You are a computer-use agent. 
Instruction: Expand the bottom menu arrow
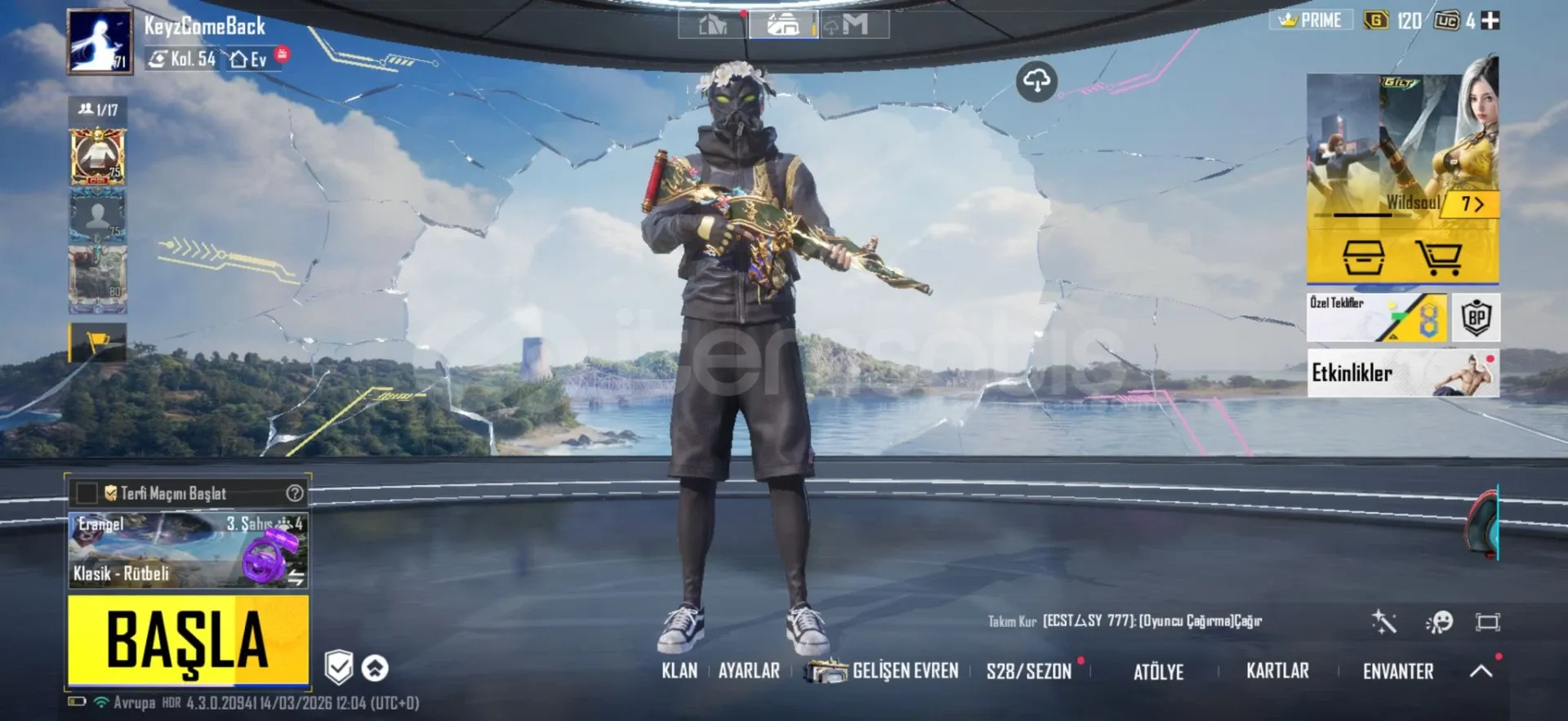coord(1481,671)
